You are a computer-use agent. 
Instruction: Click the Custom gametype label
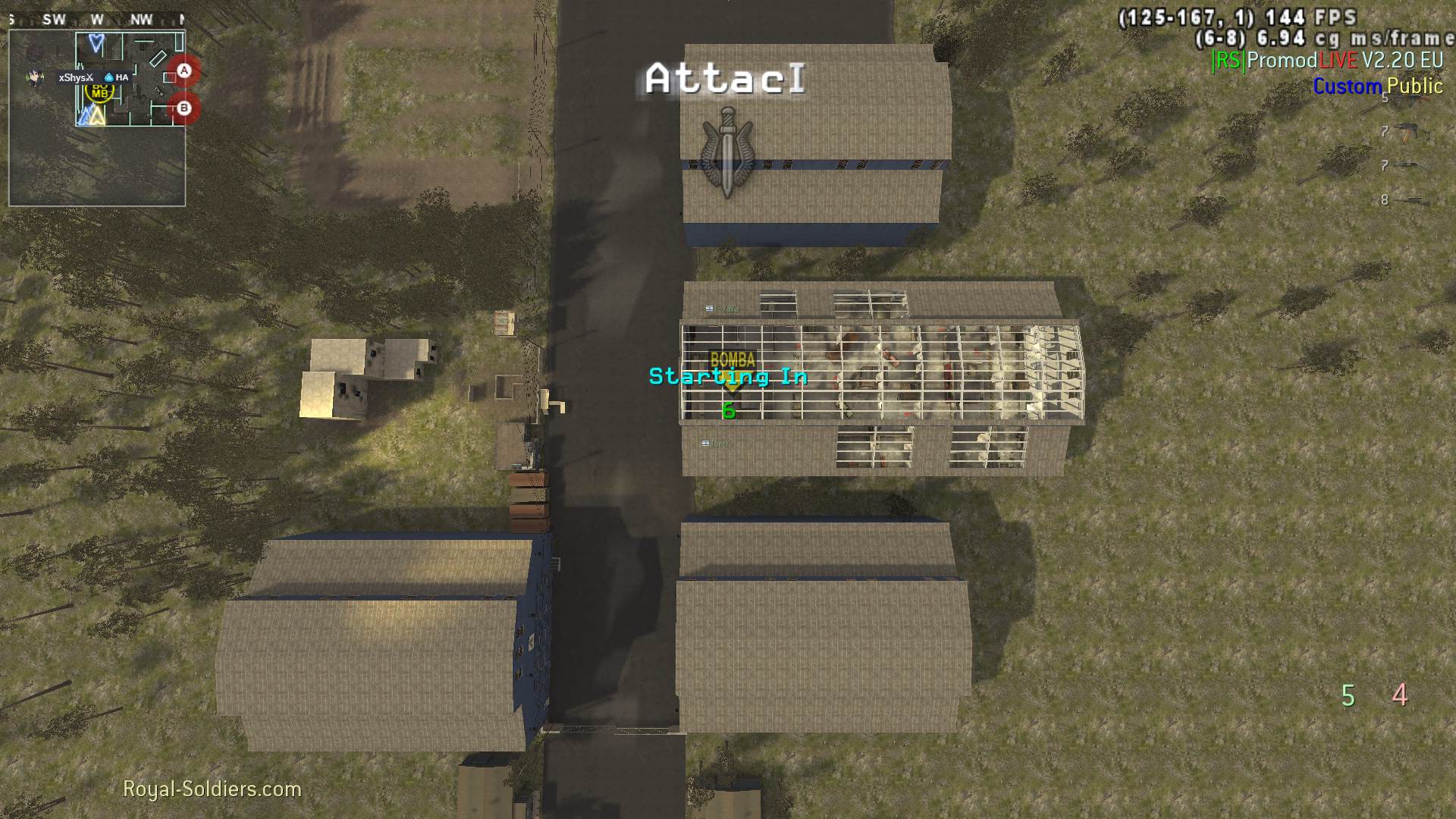point(1348,87)
